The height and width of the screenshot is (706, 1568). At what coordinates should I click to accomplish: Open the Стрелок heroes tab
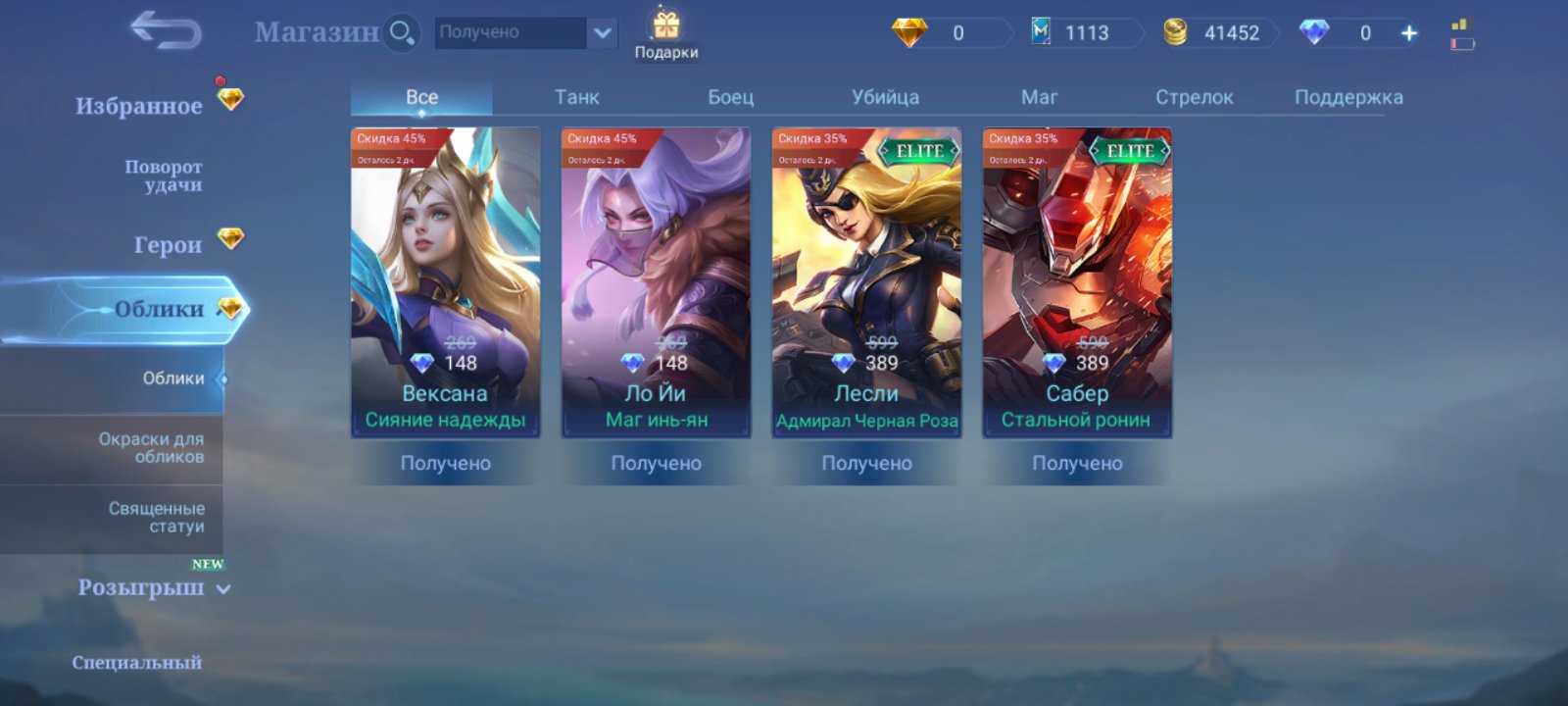point(1192,96)
